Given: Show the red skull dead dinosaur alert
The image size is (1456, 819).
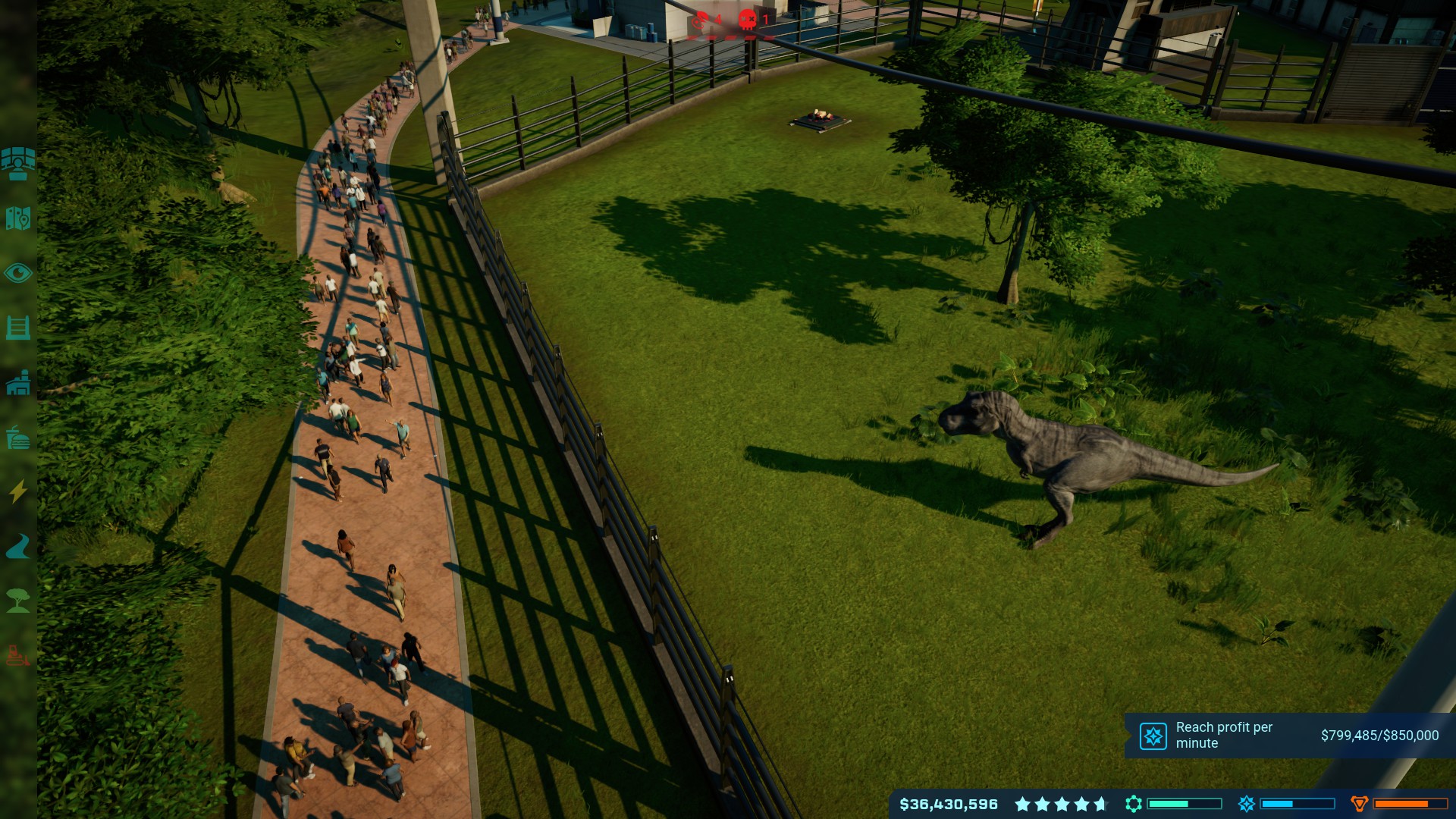Looking at the screenshot, I should [x=748, y=20].
